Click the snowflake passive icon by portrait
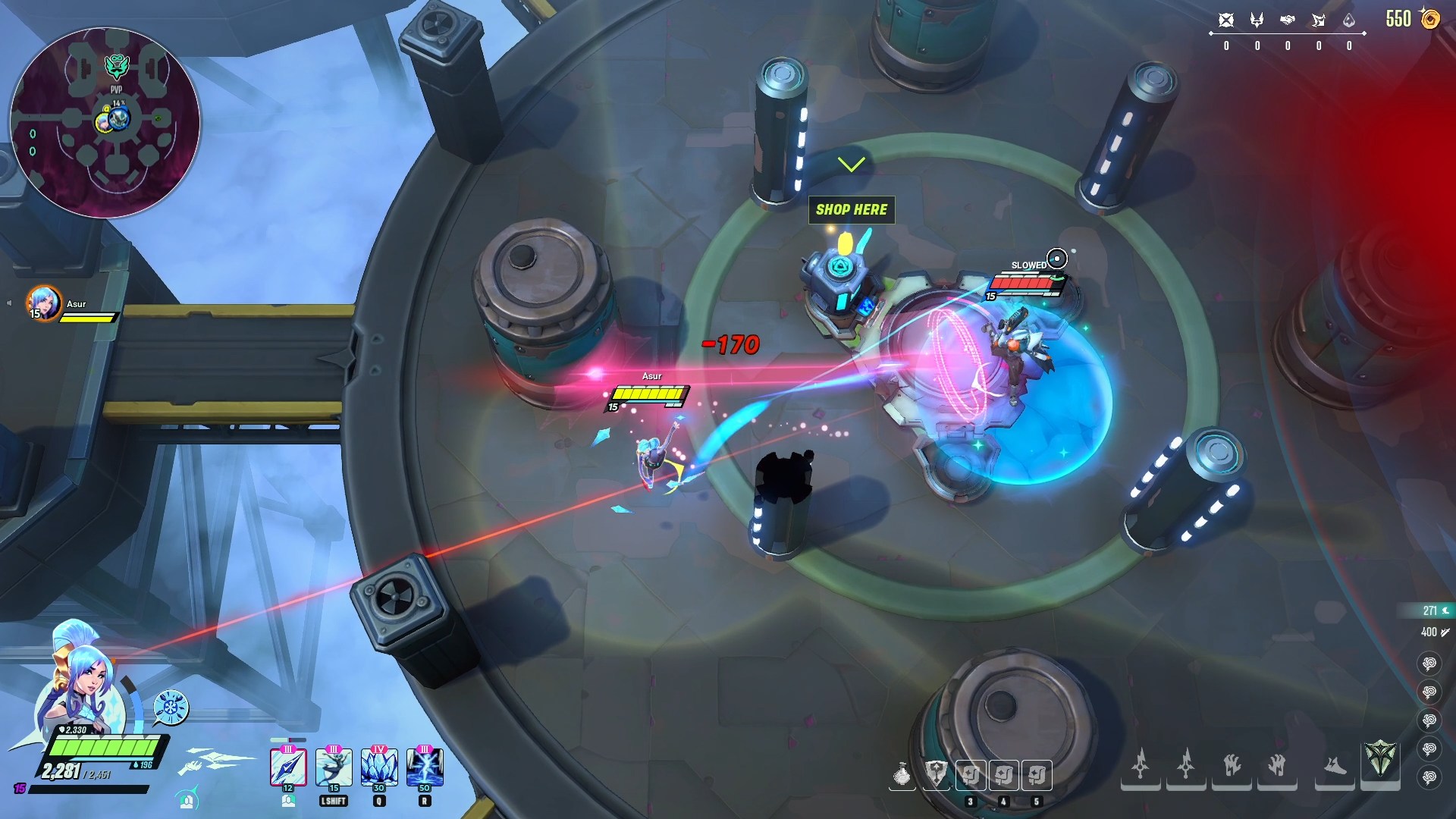The width and height of the screenshot is (1456, 819). click(x=171, y=707)
